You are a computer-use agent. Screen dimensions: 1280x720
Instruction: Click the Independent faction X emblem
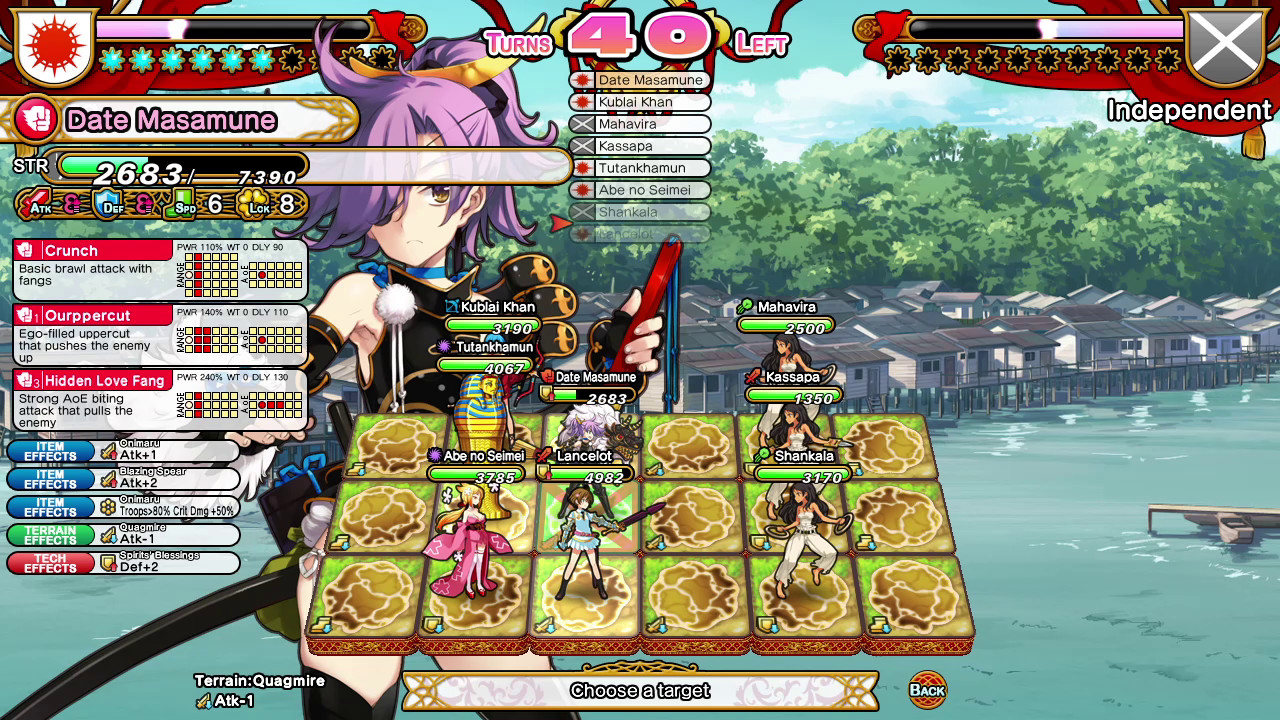[1225, 45]
